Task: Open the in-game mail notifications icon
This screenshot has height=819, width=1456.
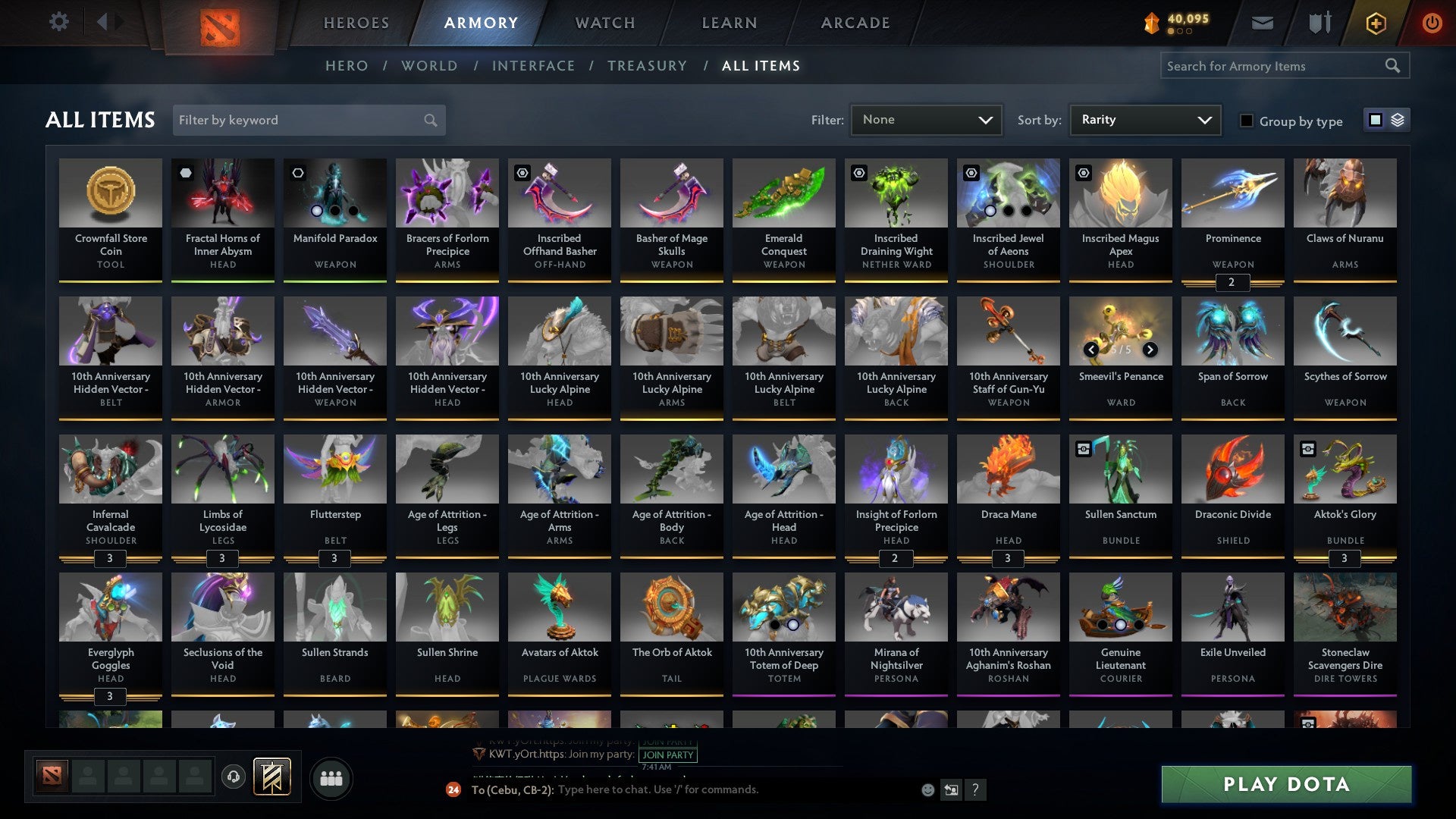Action: [x=1262, y=23]
